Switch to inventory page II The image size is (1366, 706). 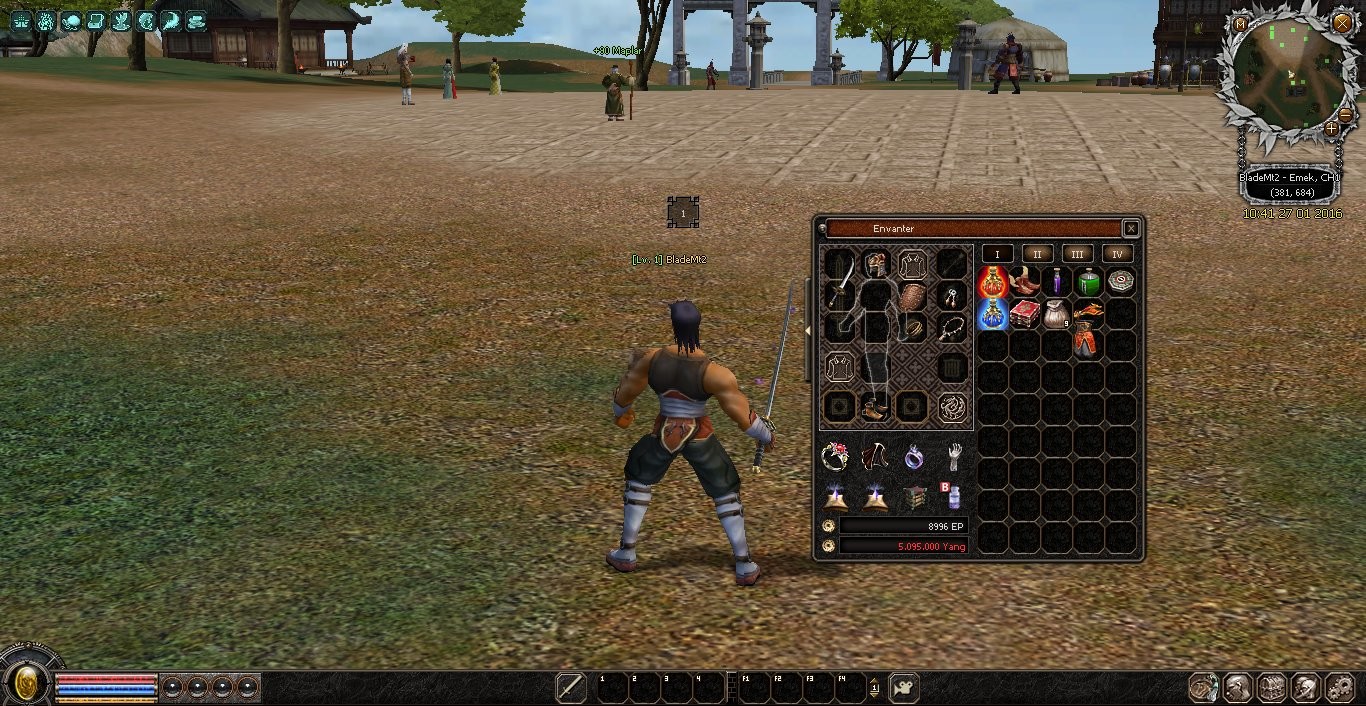pyautogui.click(x=1037, y=254)
